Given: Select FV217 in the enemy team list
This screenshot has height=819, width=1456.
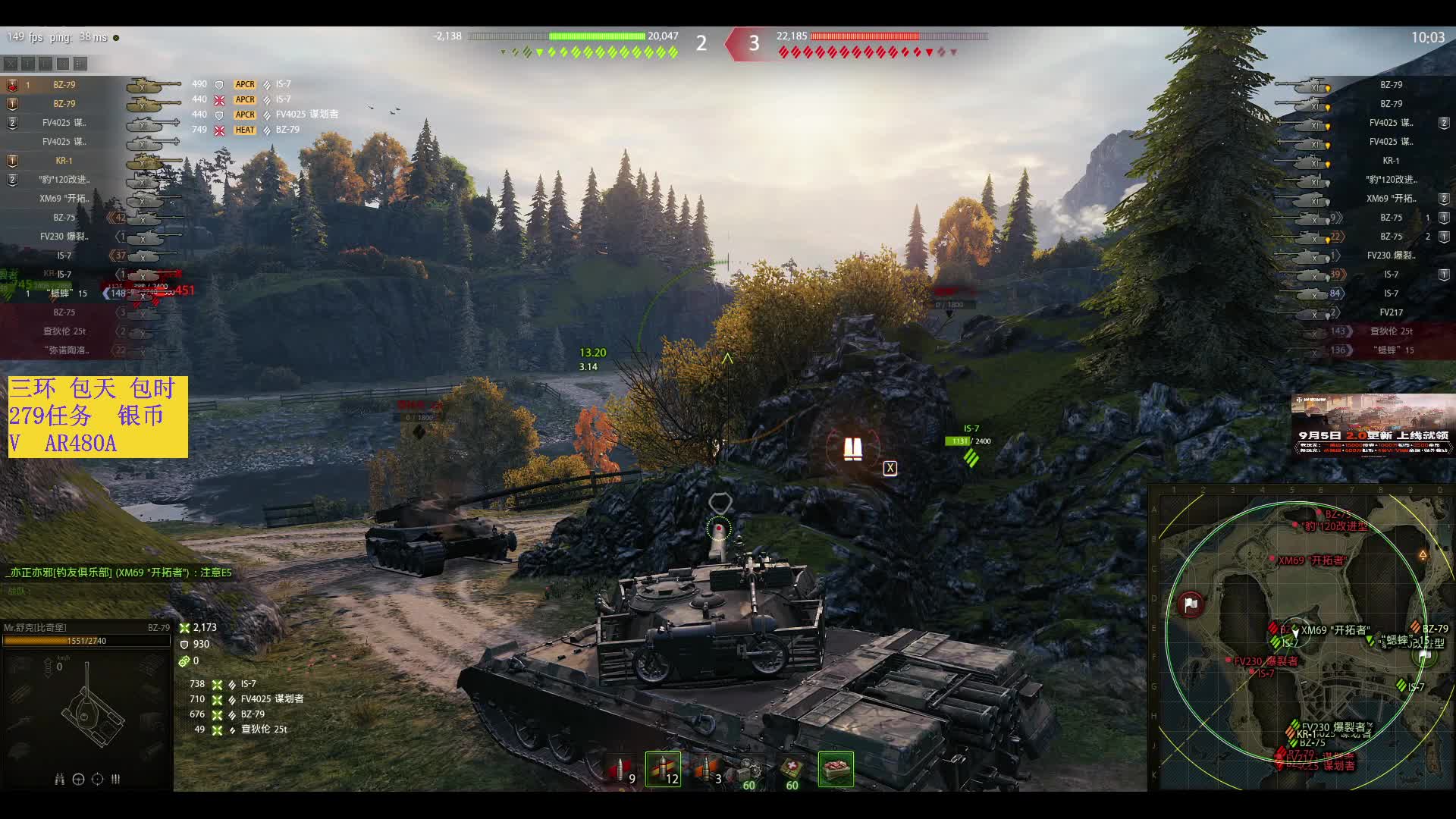Looking at the screenshot, I should (x=1391, y=312).
